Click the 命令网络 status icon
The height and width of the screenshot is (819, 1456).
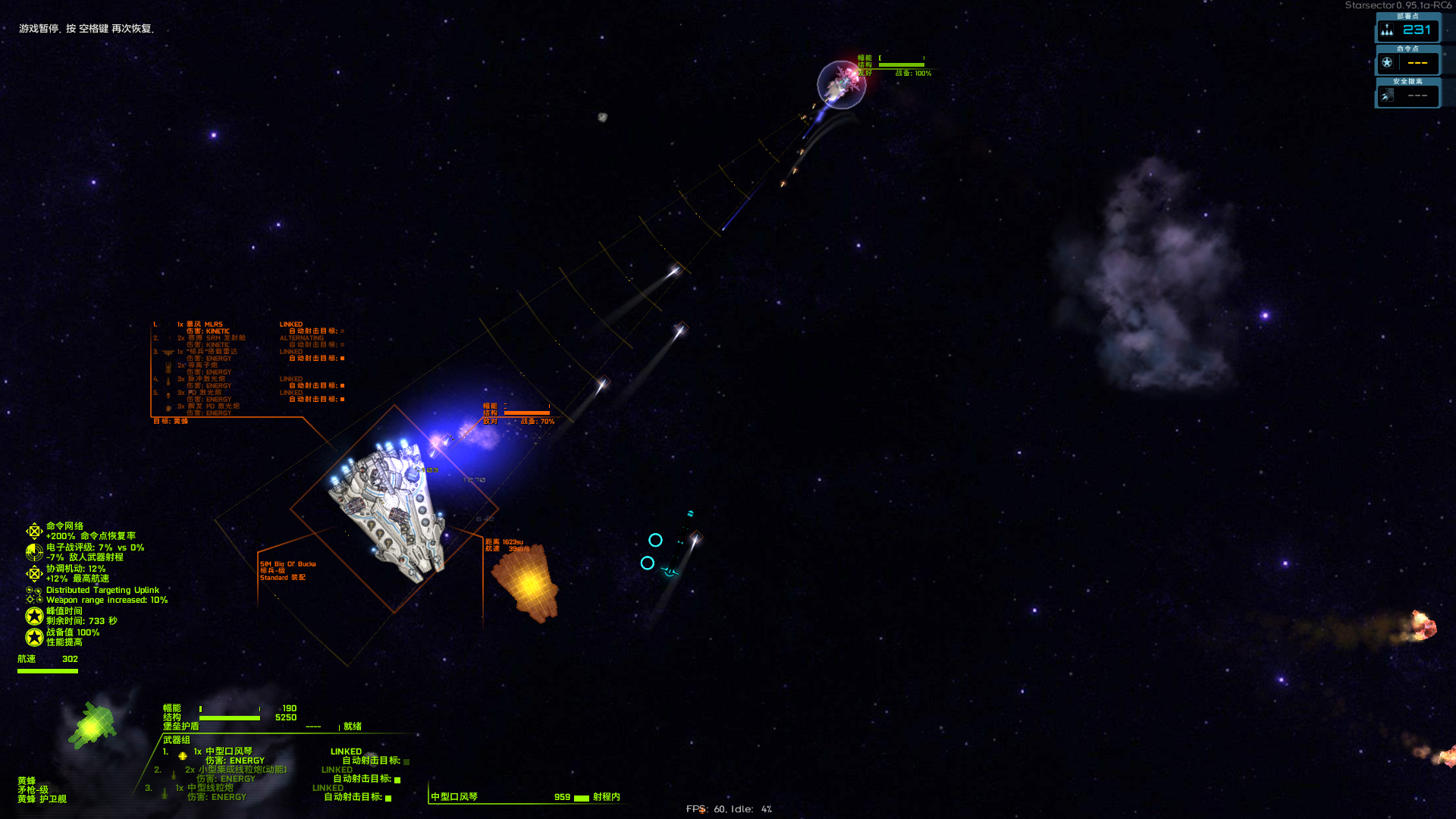pos(34,531)
